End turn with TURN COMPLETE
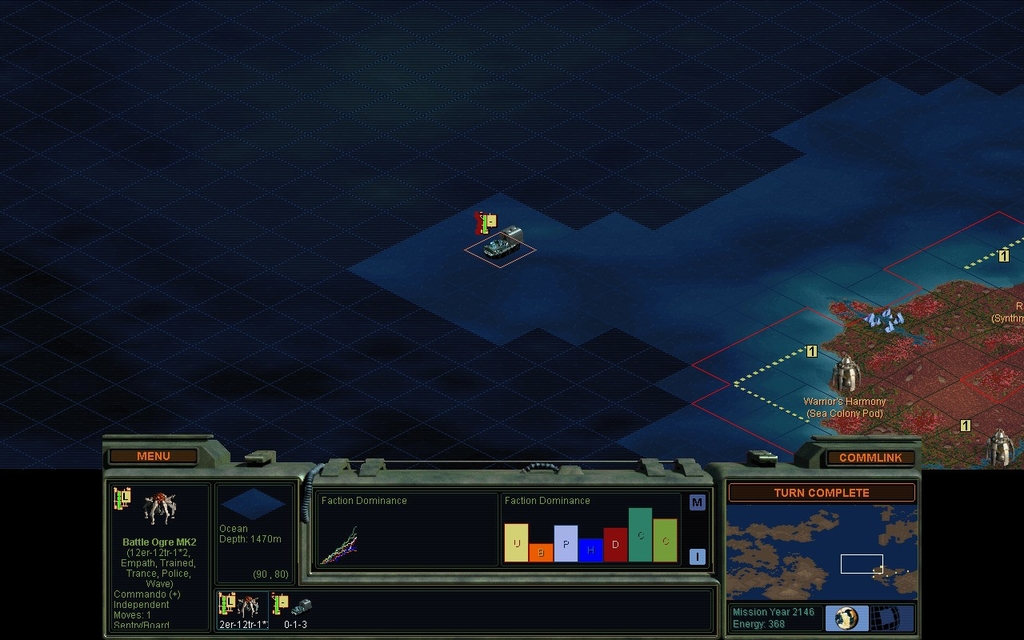 (x=821, y=492)
